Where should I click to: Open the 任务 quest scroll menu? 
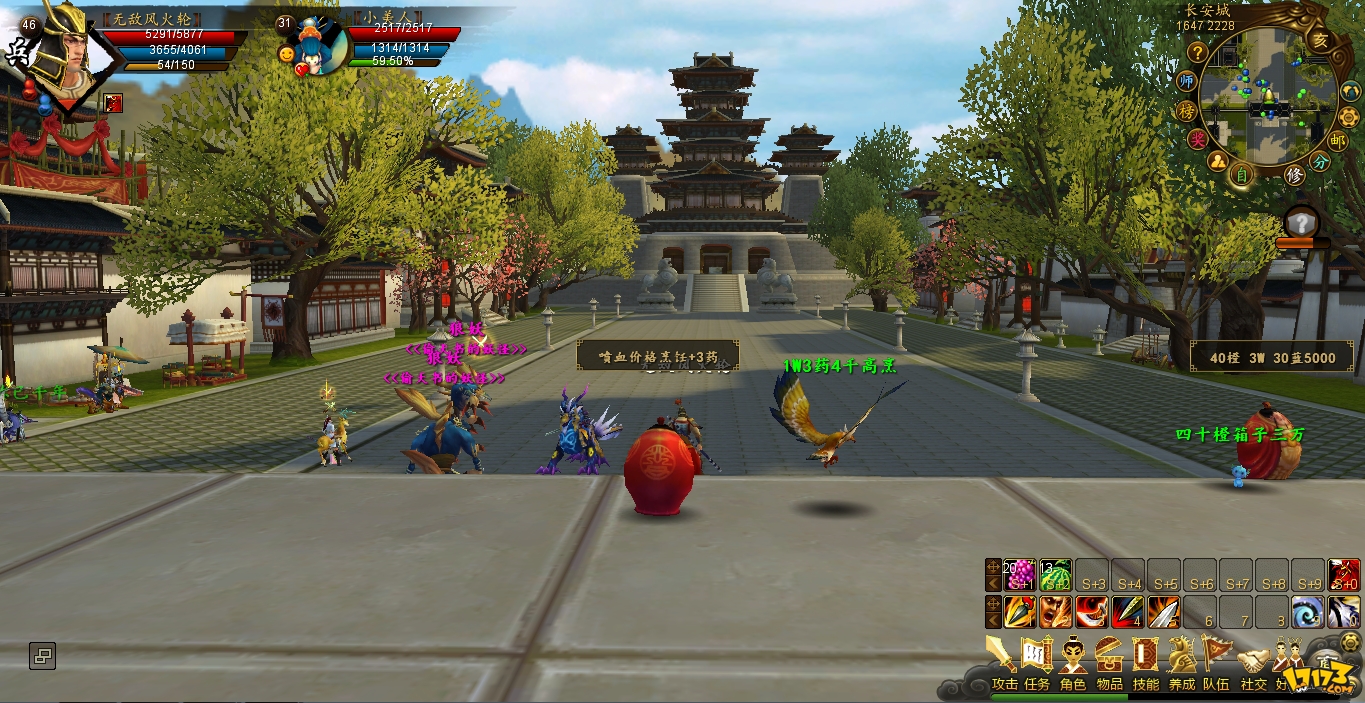coord(1037,659)
